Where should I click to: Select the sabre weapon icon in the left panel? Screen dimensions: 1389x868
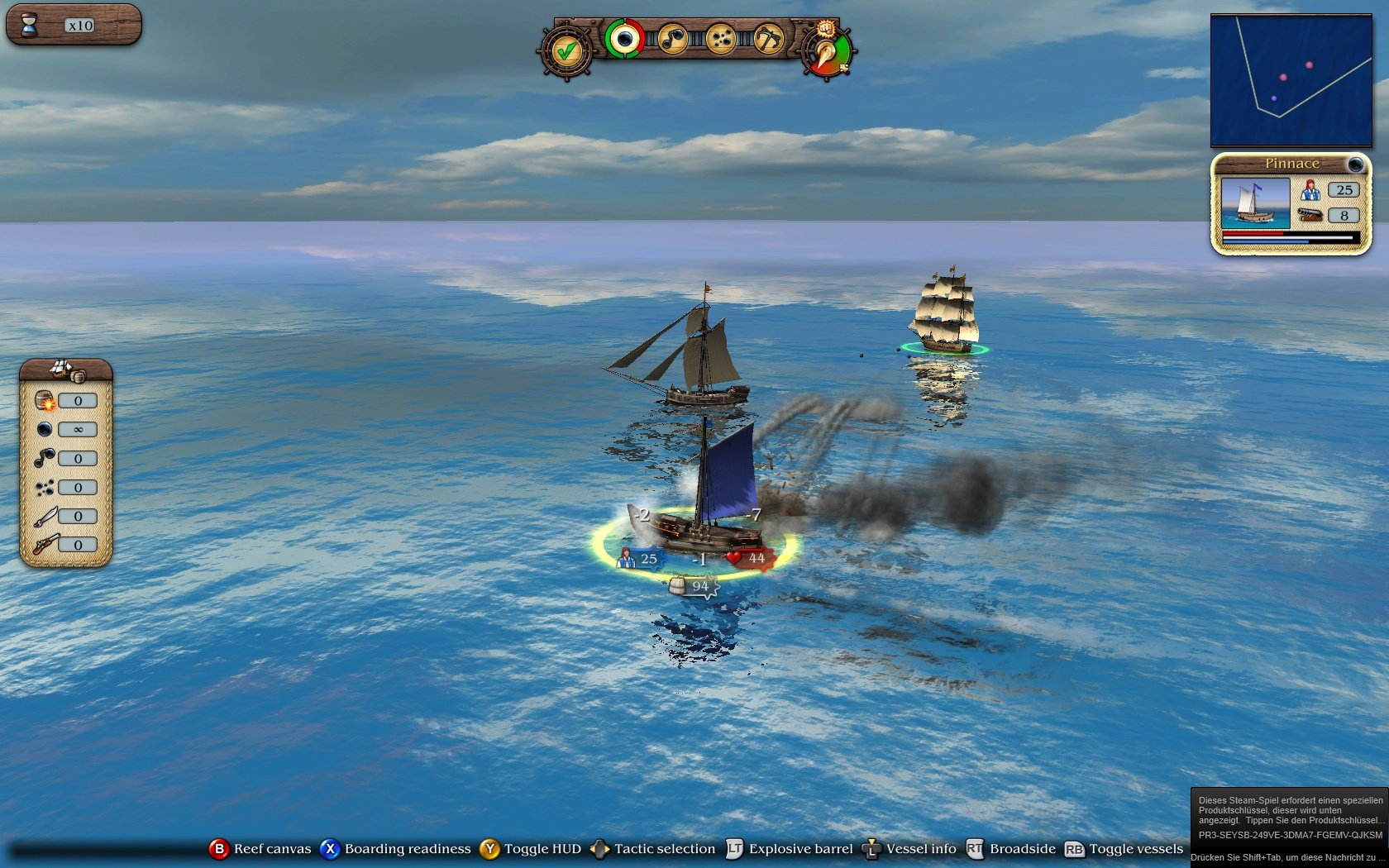coord(45,516)
